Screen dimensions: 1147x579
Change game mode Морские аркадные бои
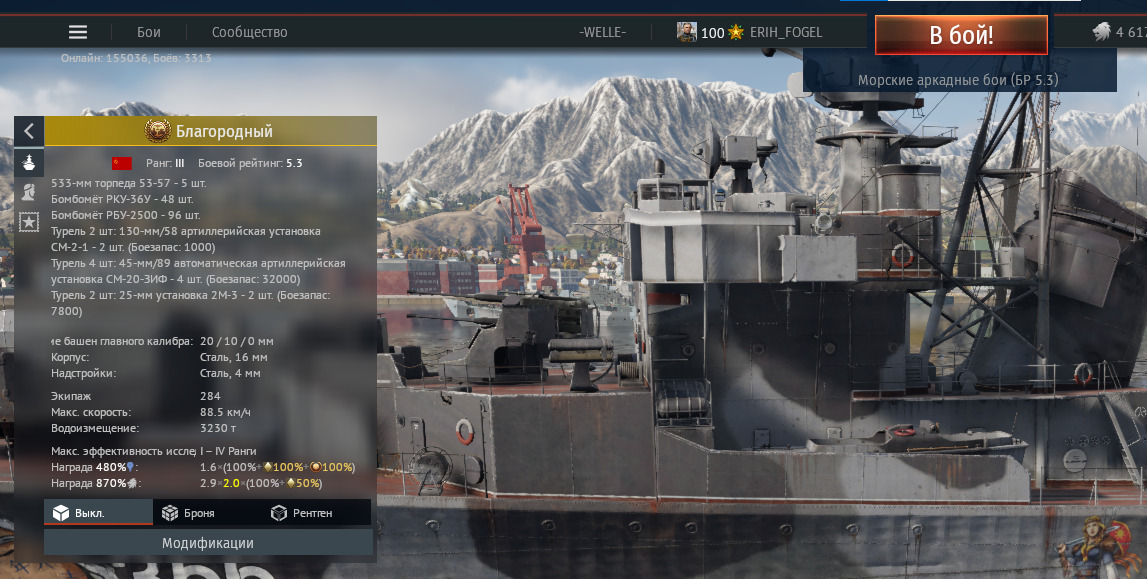[x=958, y=79]
